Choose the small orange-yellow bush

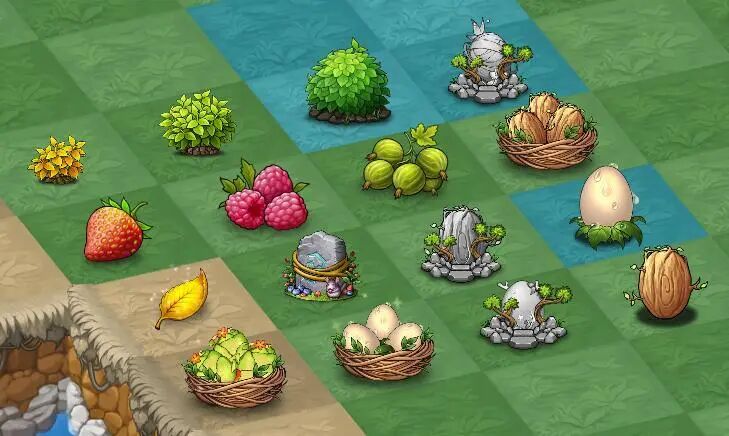(58, 160)
